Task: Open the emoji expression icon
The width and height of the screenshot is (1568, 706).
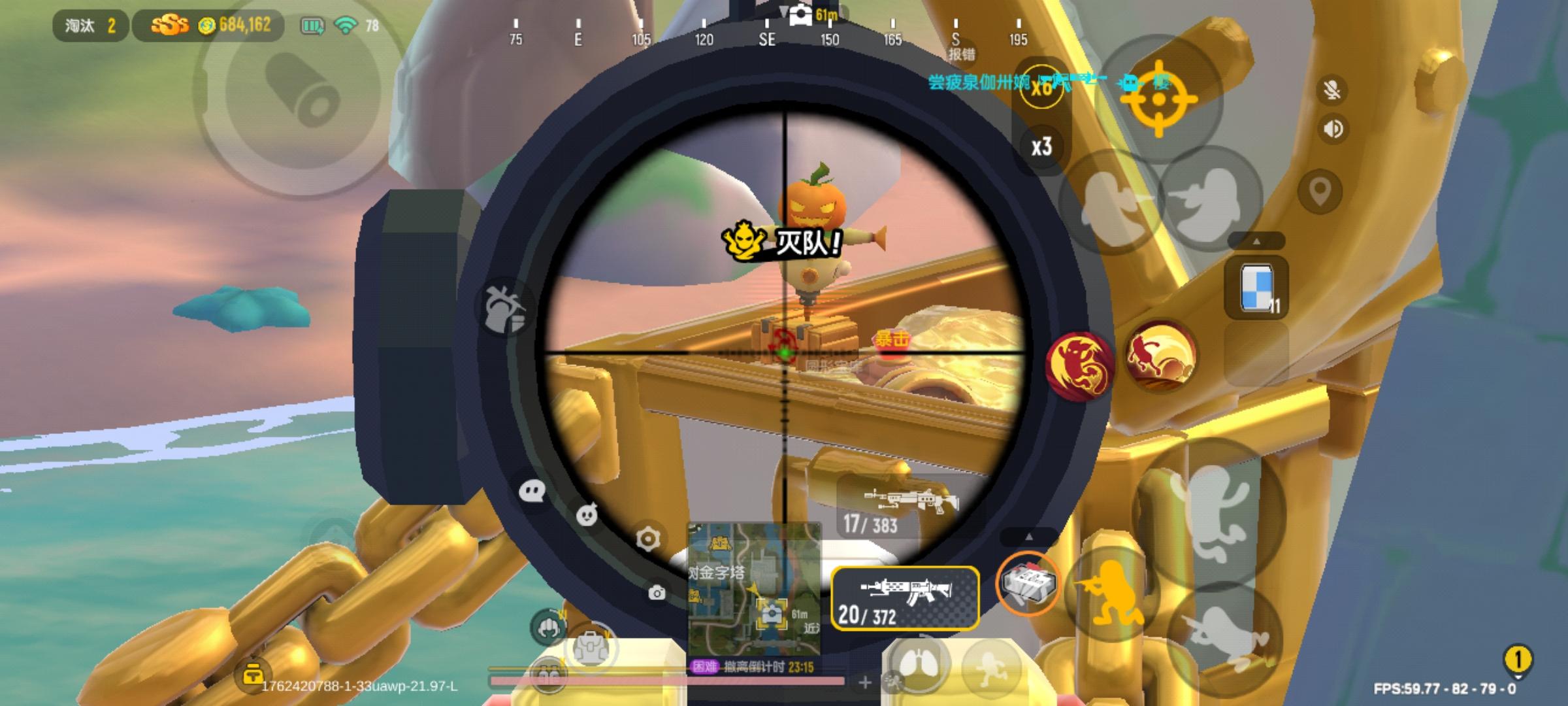Action: click(587, 514)
